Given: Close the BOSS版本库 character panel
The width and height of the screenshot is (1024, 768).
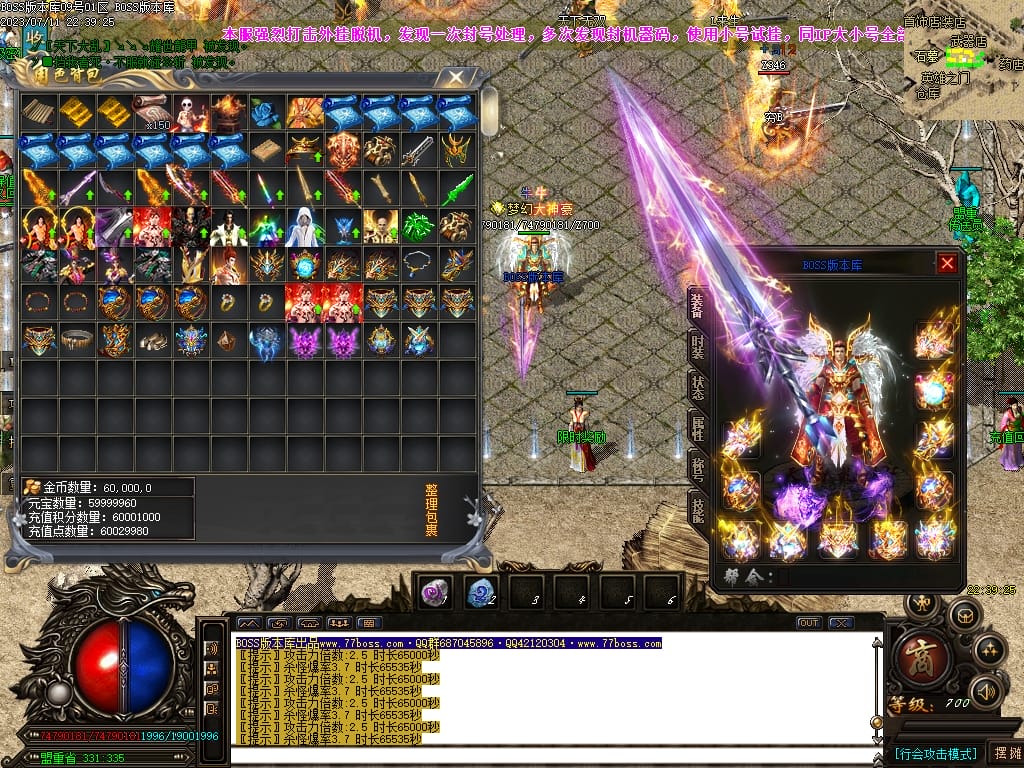Looking at the screenshot, I should (x=947, y=263).
